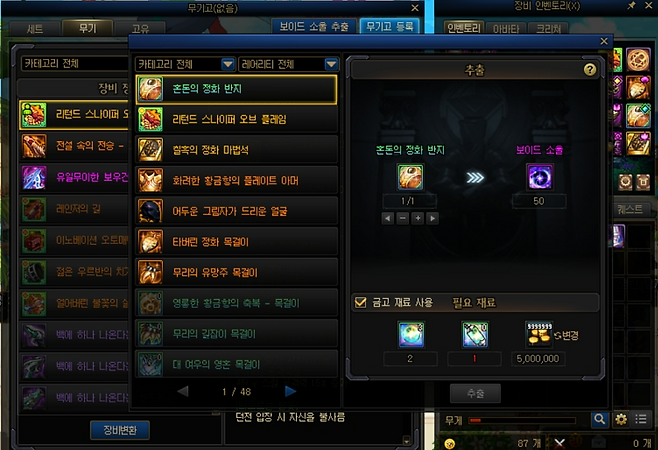658x450 pixels.
Task: Pick 화려한 황금향의 플레이트 아머 entry
Action: click(x=235, y=181)
